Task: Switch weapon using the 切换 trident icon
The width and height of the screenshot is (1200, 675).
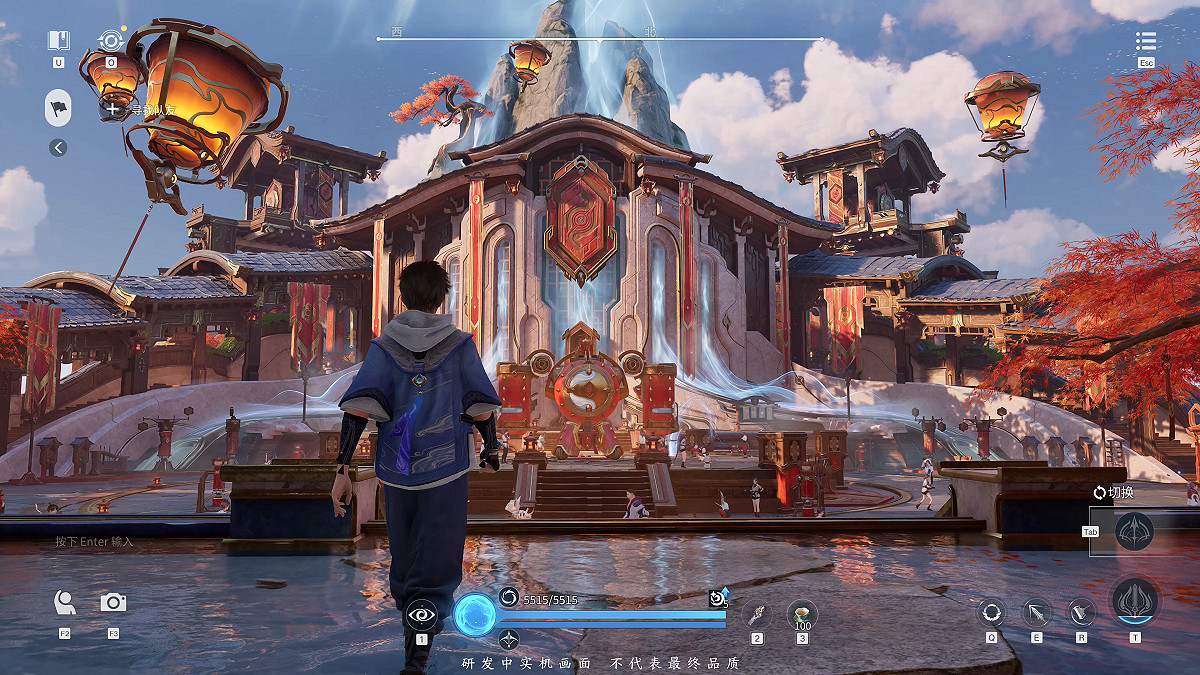Action: point(1134,531)
